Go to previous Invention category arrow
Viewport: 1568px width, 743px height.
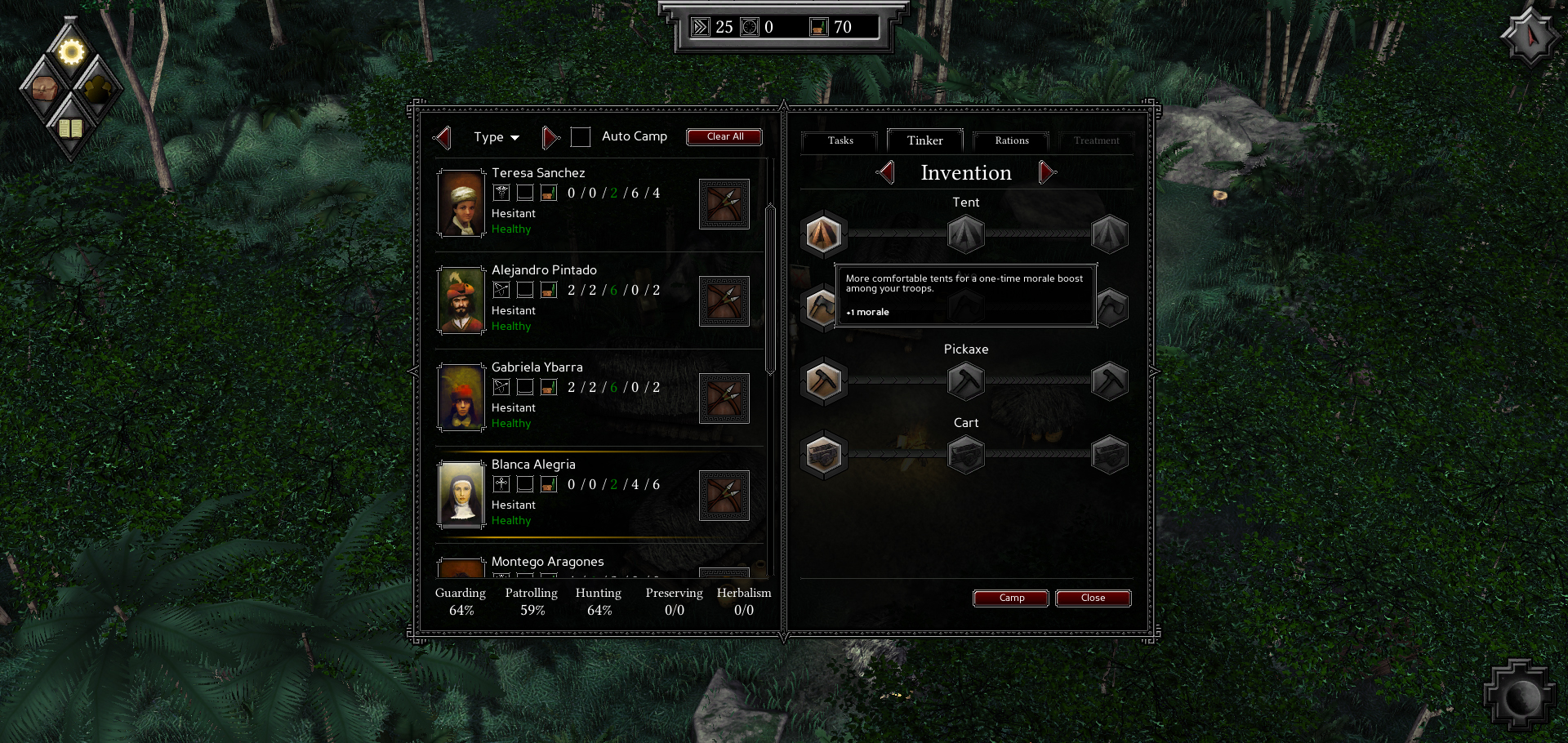coord(886,172)
